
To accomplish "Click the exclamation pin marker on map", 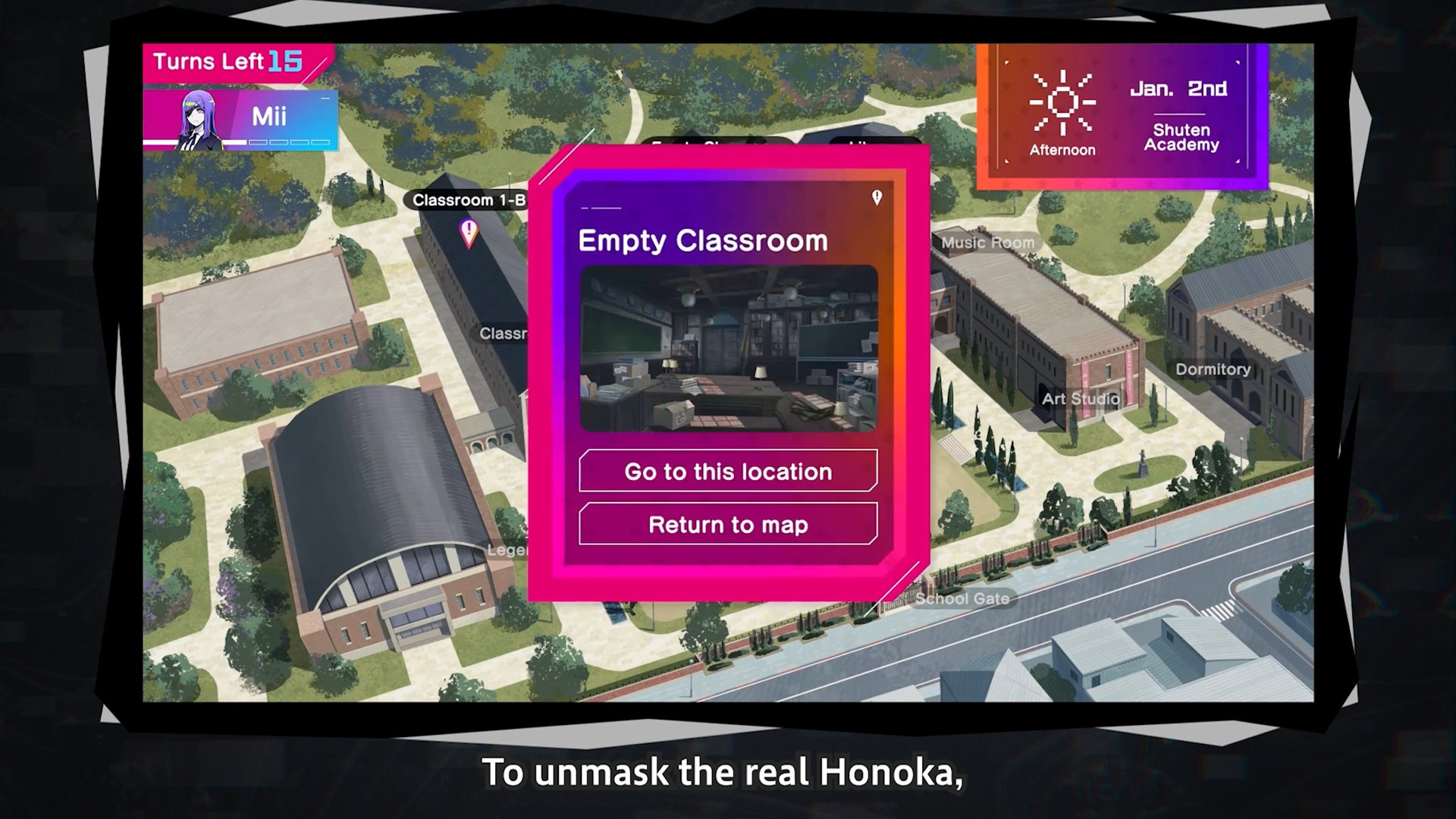I will [469, 231].
